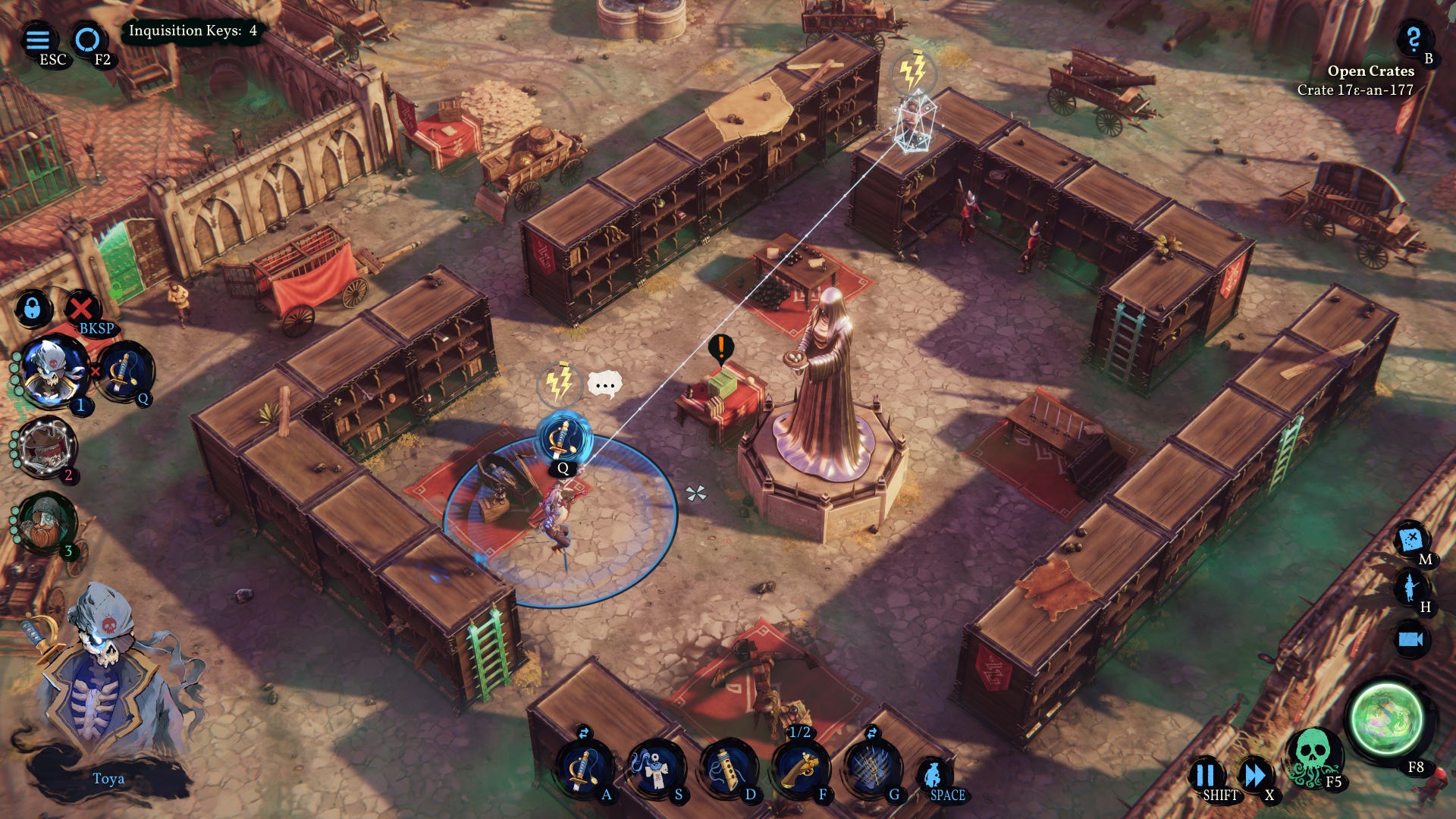This screenshot has height=819, width=1456.
Task: Click the queued sword action beside the first portrait
Action: click(x=124, y=372)
